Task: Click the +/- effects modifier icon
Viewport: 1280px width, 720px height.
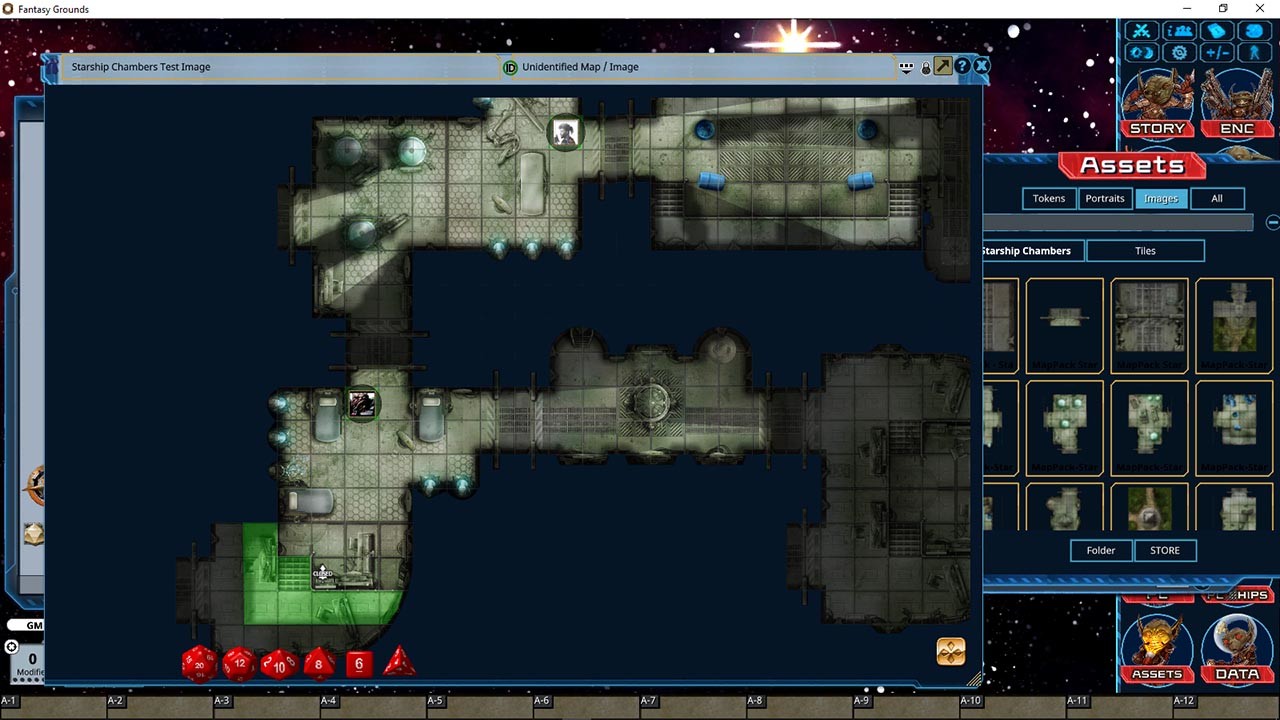Action: click(1218, 52)
